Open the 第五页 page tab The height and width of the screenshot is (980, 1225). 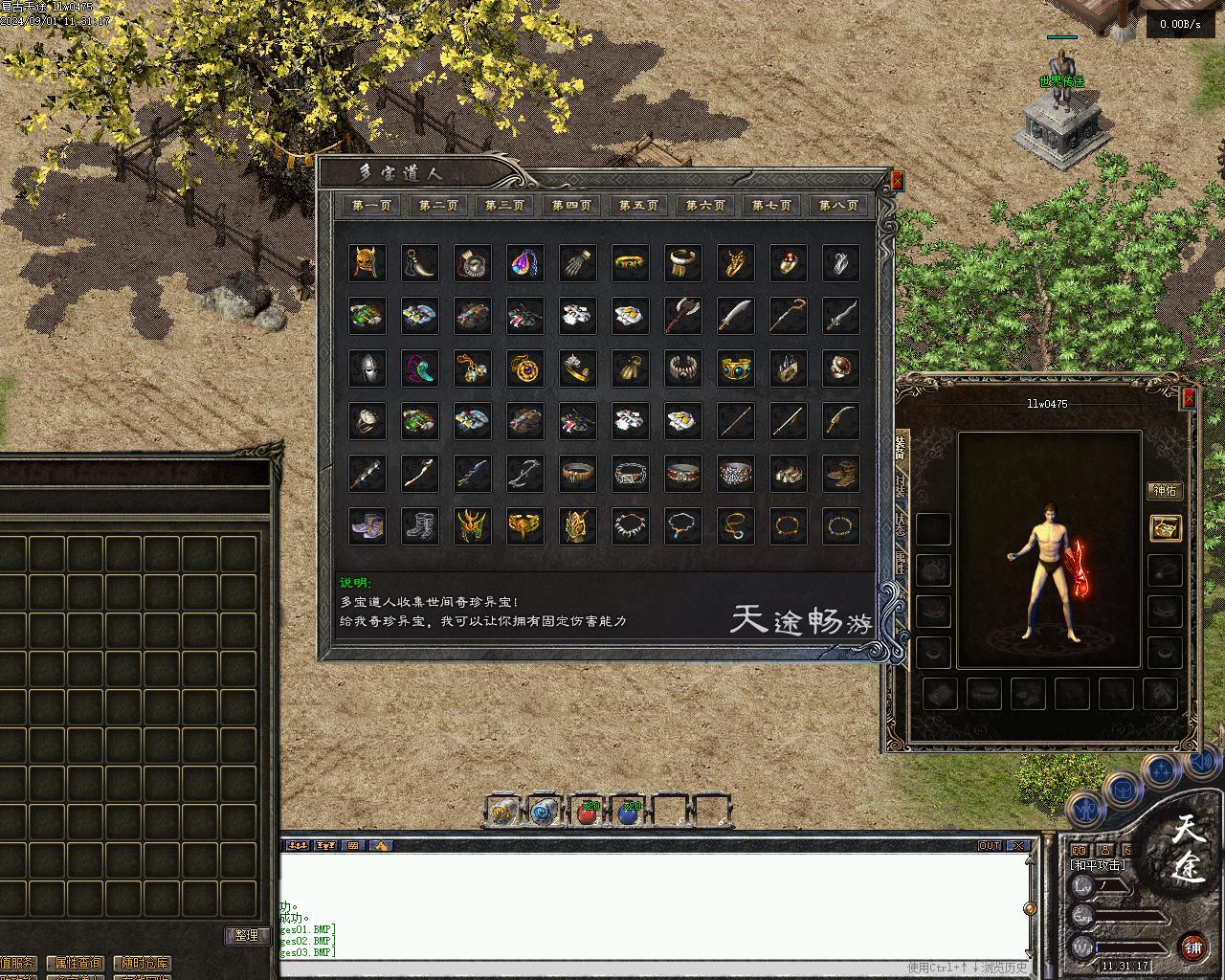click(638, 205)
